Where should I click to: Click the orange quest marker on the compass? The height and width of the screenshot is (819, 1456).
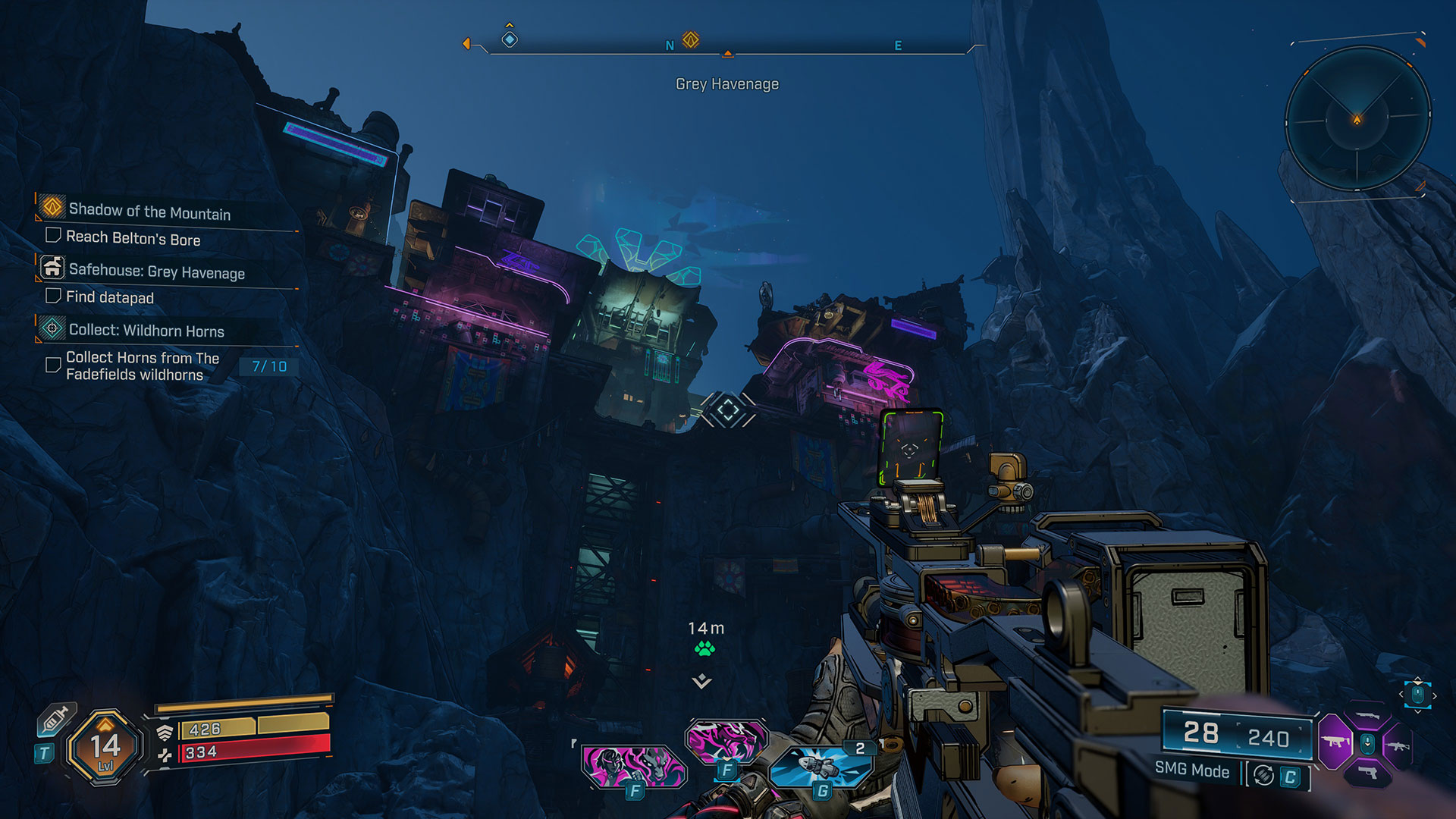690,39
